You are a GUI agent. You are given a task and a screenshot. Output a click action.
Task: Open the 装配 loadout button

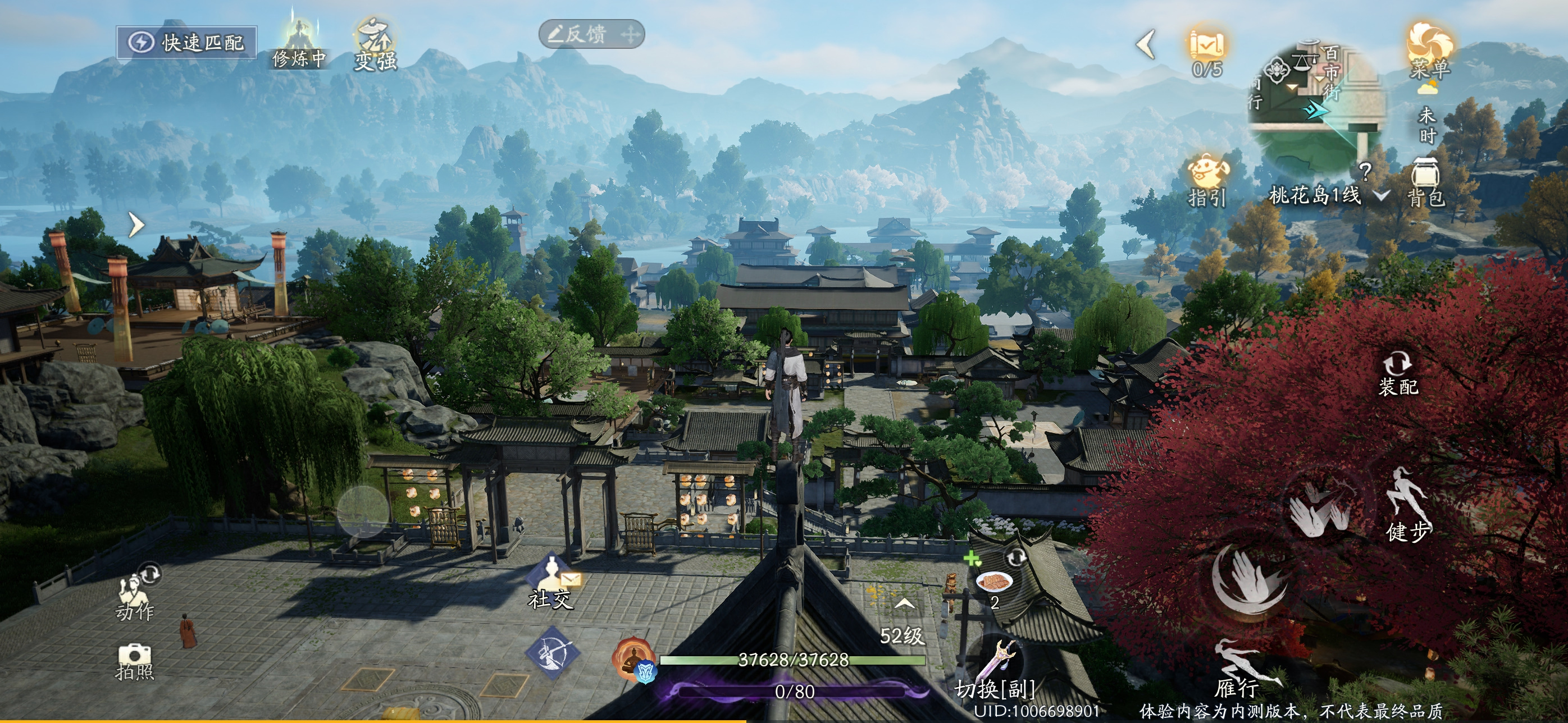coord(1398,374)
